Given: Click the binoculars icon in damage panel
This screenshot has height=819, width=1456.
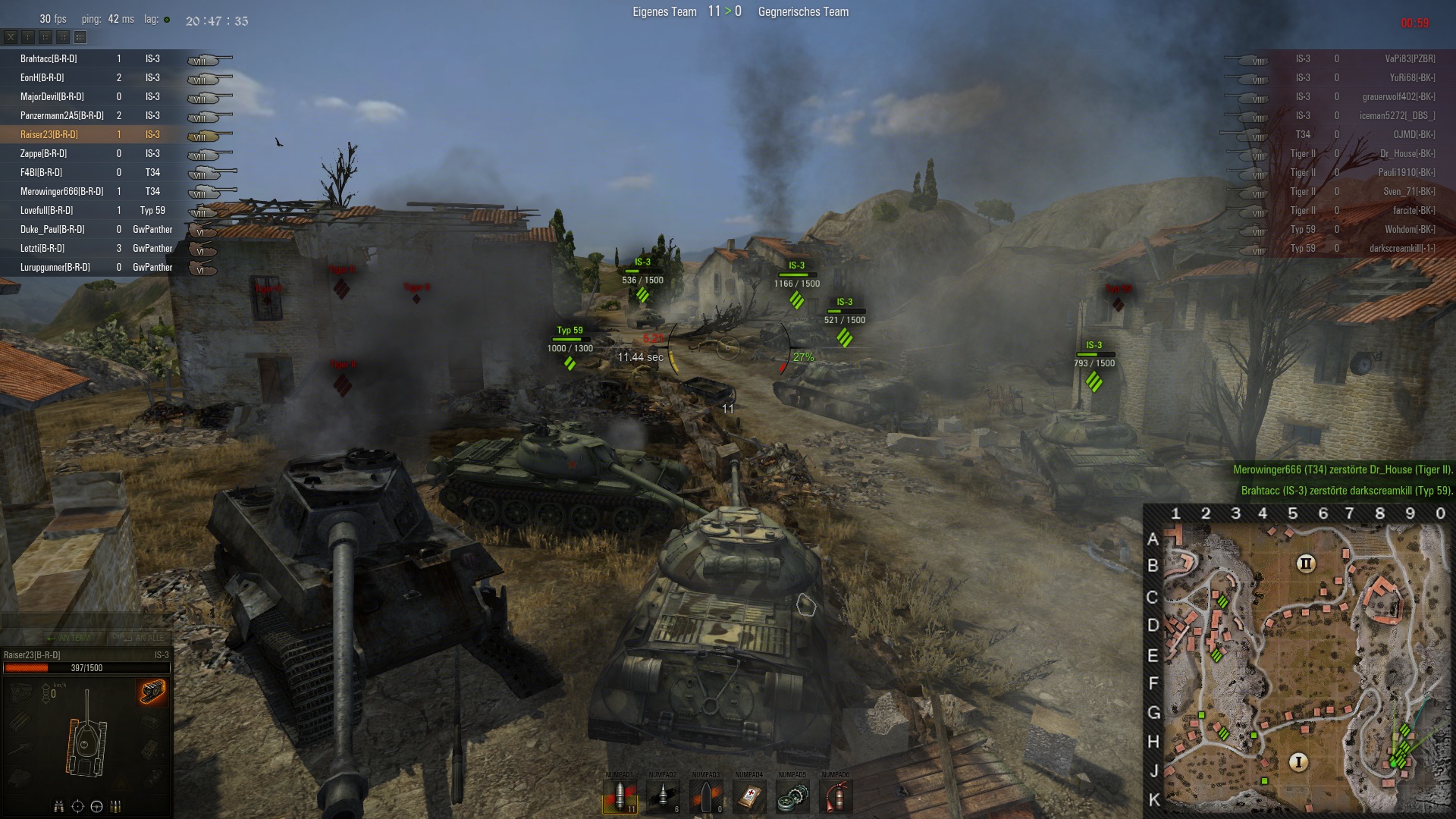Looking at the screenshot, I should pos(58,806).
